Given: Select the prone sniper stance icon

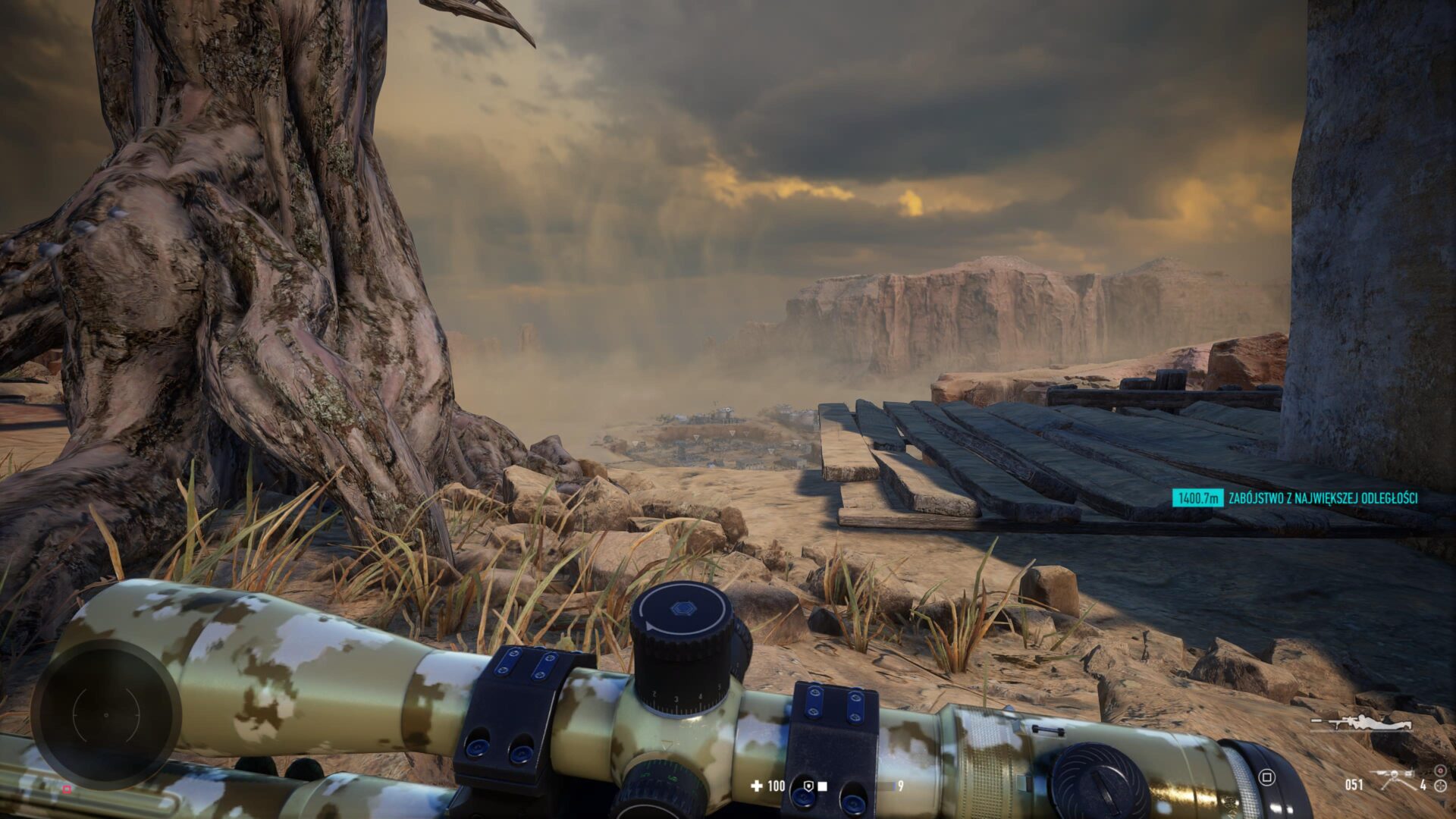Looking at the screenshot, I should tap(1361, 723).
